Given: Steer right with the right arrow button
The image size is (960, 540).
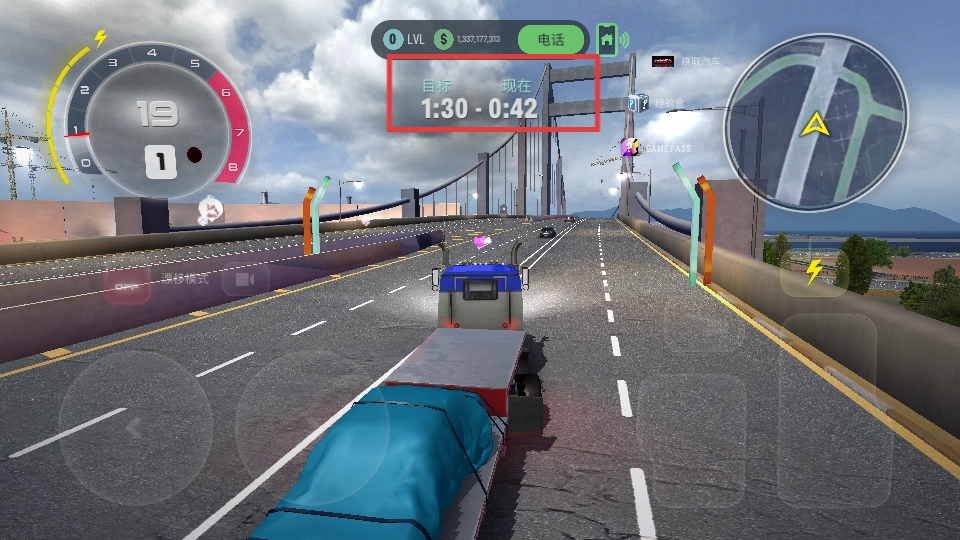Looking at the screenshot, I should [x=311, y=426].
